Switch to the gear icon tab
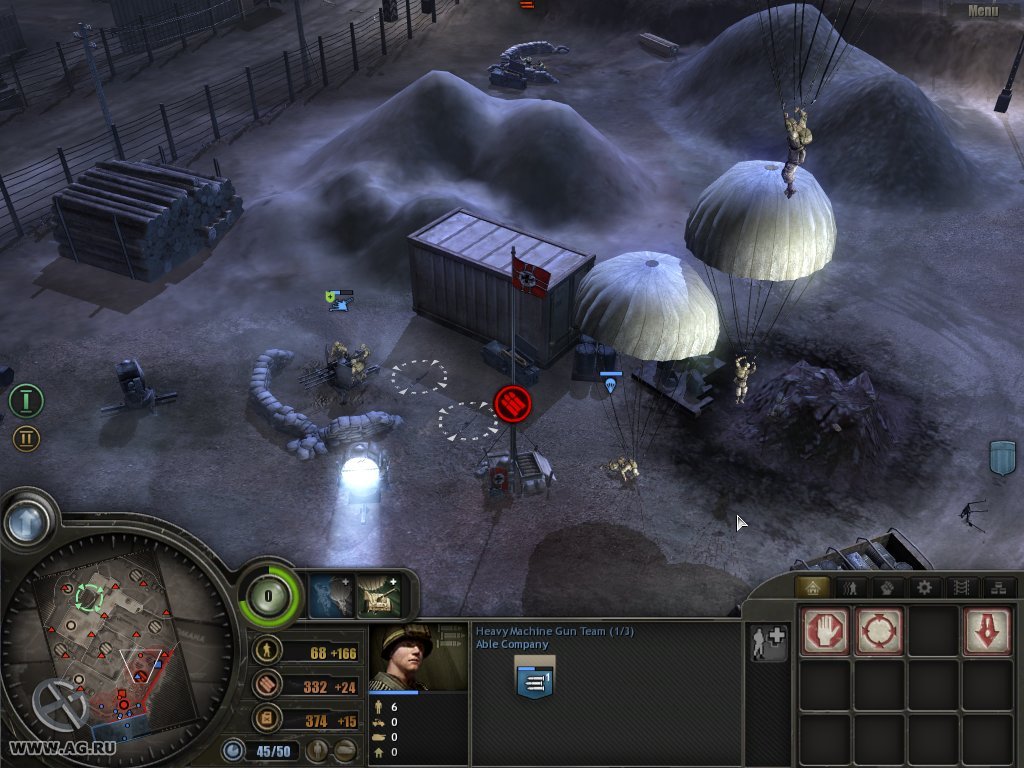1024x768 pixels. 924,588
